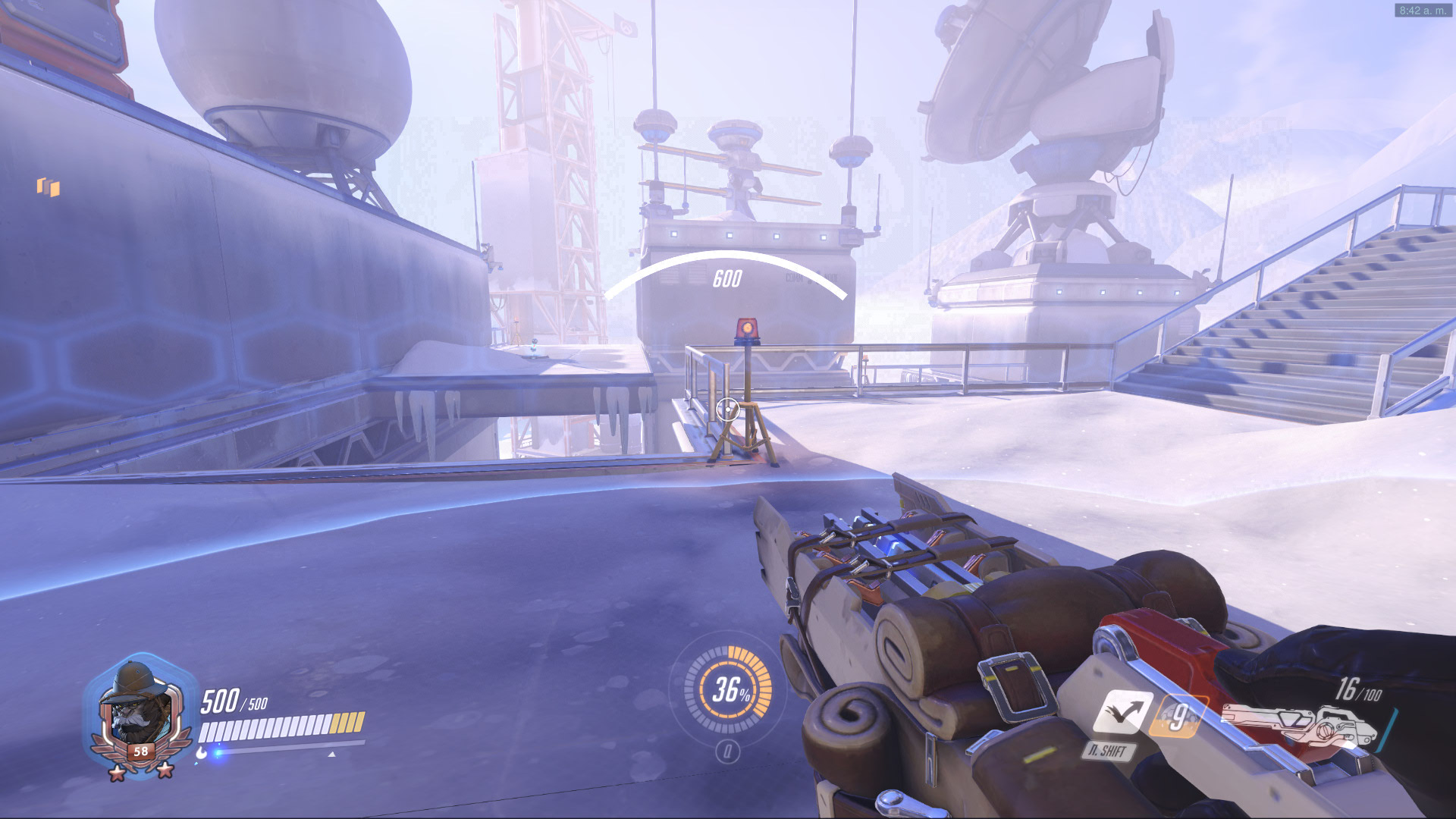The height and width of the screenshot is (819, 1456).
Task: Click the orange stacked-panels network icon
Action: click(49, 187)
